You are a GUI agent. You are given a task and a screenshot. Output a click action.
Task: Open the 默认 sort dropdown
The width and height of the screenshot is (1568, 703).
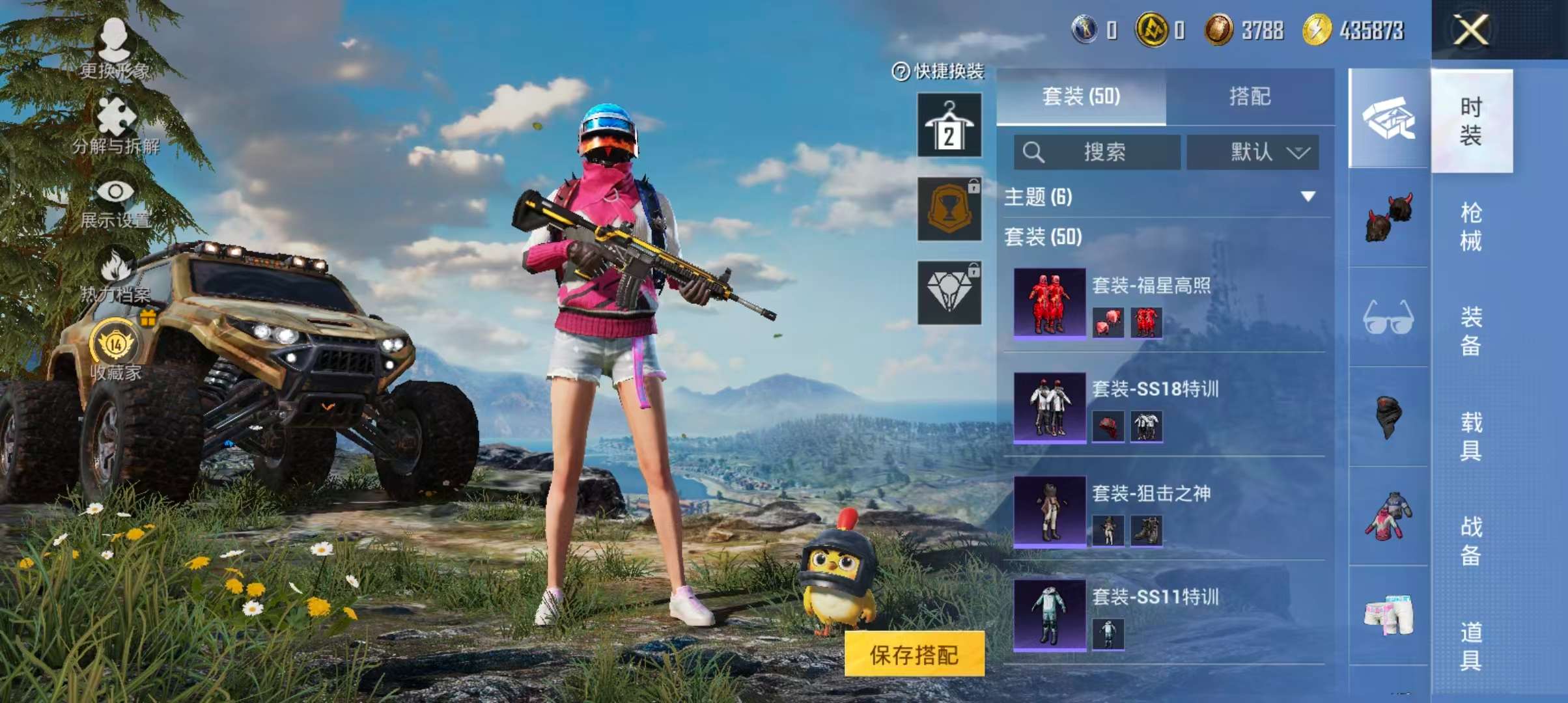[1253, 152]
